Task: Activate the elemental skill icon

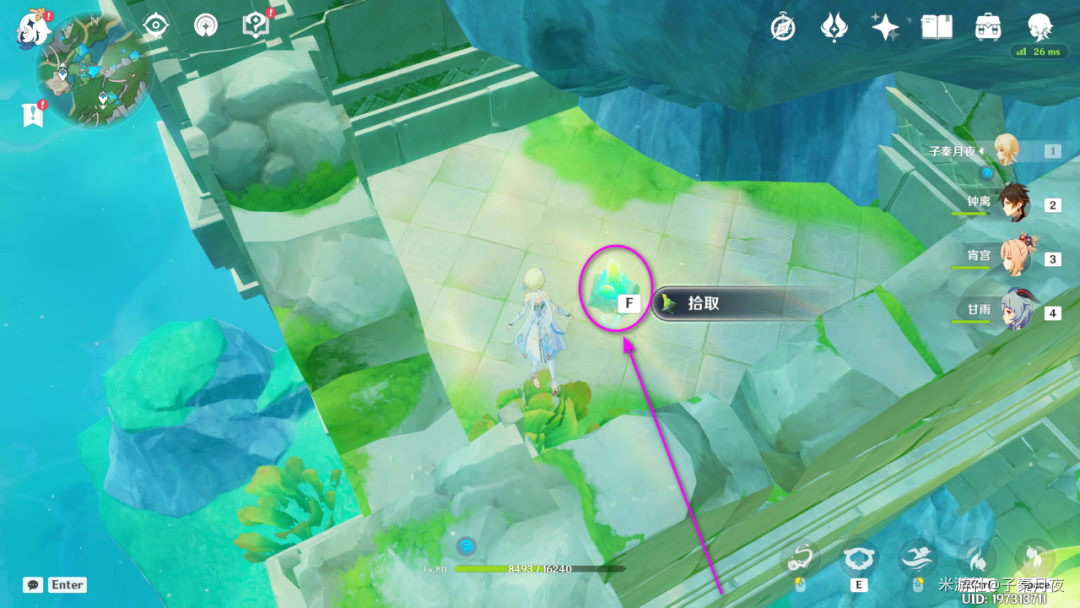Action: click(x=858, y=560)
